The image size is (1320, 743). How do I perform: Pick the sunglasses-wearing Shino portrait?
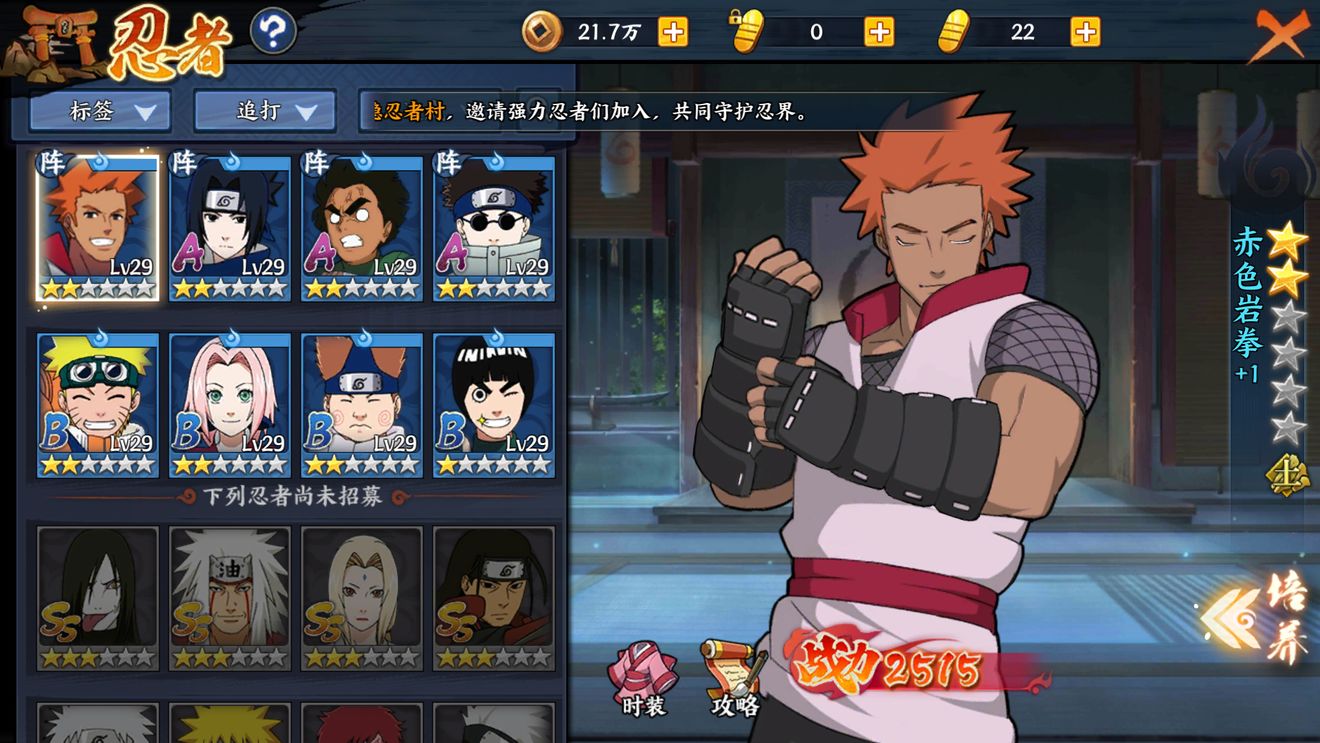494,227
